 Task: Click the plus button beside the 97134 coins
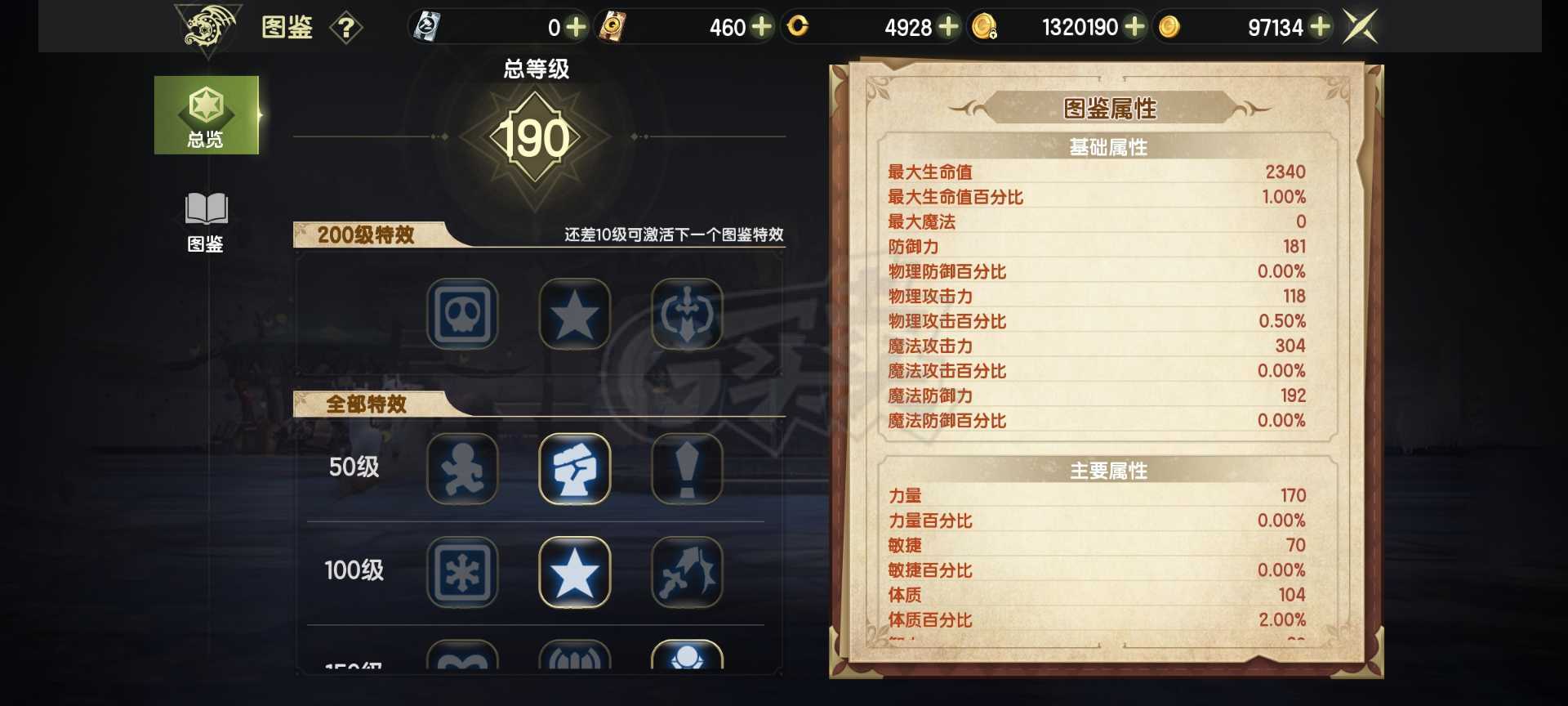click(x=1317, y=26)
